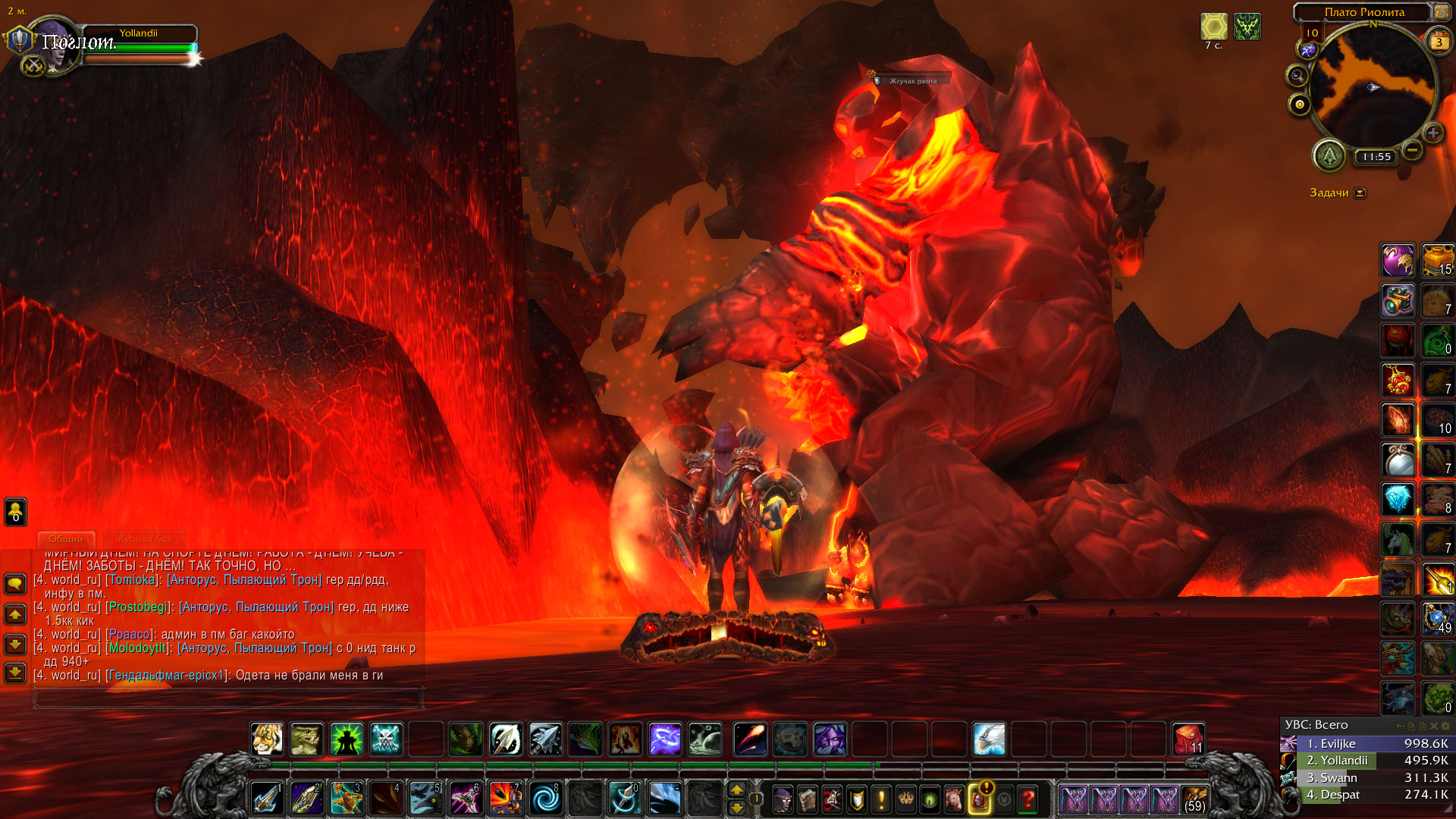Cast the blue swirl ability in slot 8

pyautogui.click(x=545, y=799)
